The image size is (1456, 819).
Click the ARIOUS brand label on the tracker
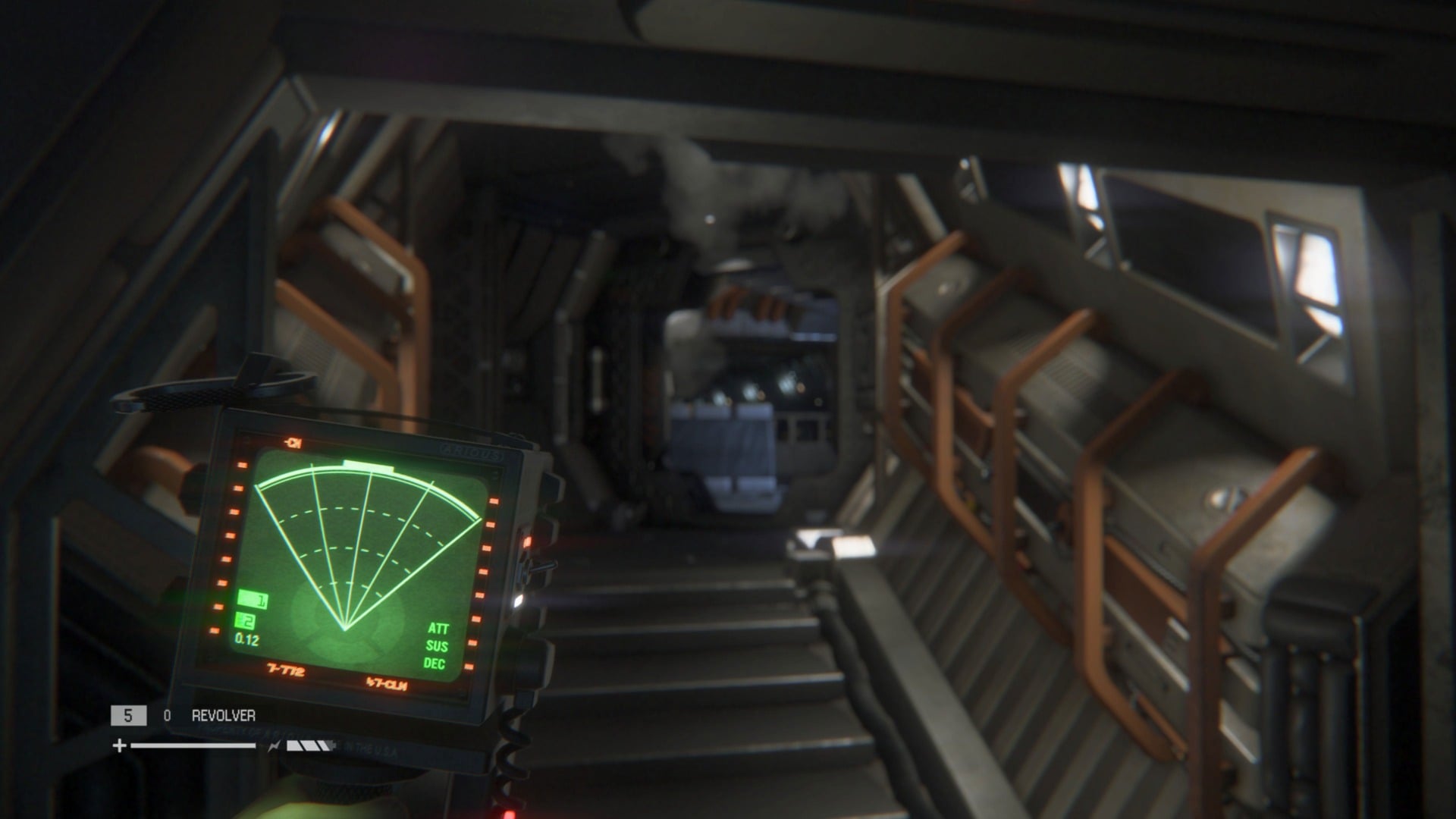point(473,453)
